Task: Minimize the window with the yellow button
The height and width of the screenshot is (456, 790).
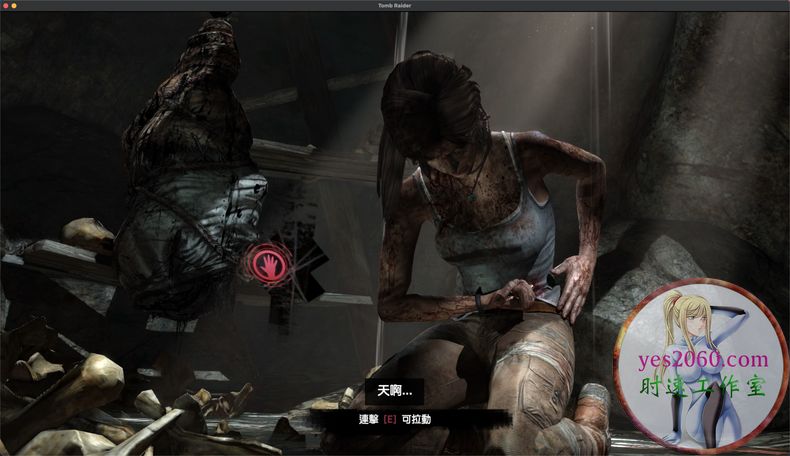Action: click(14, 6)
